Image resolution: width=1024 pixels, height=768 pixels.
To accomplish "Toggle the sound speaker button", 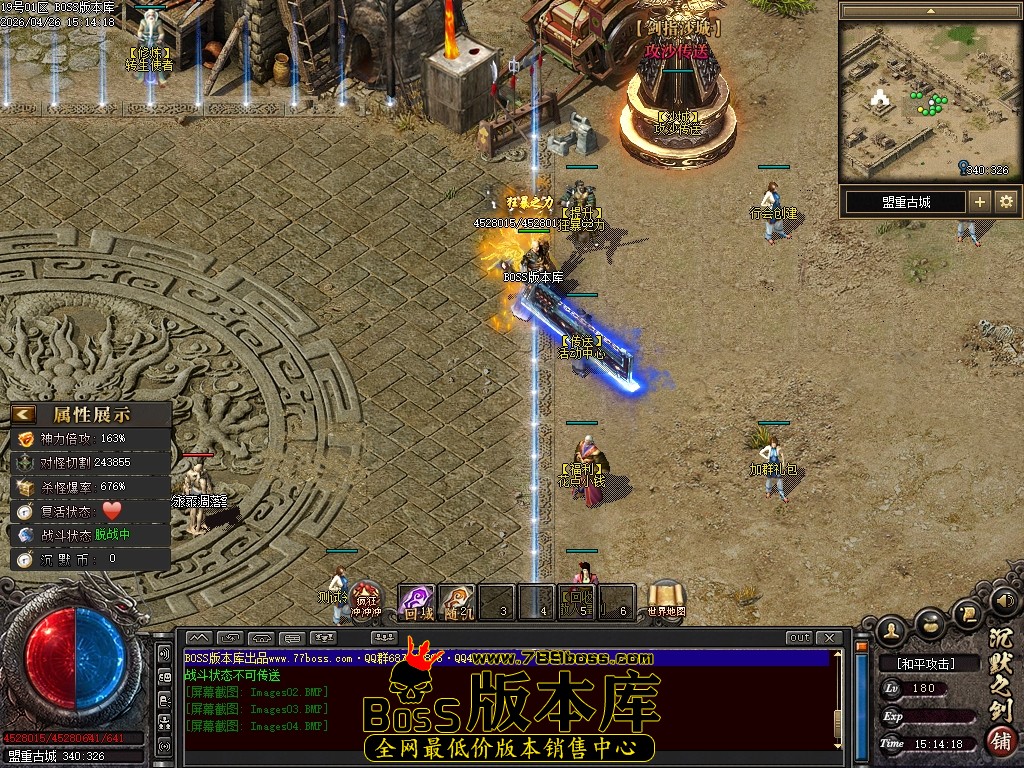I will [1003, 601].
